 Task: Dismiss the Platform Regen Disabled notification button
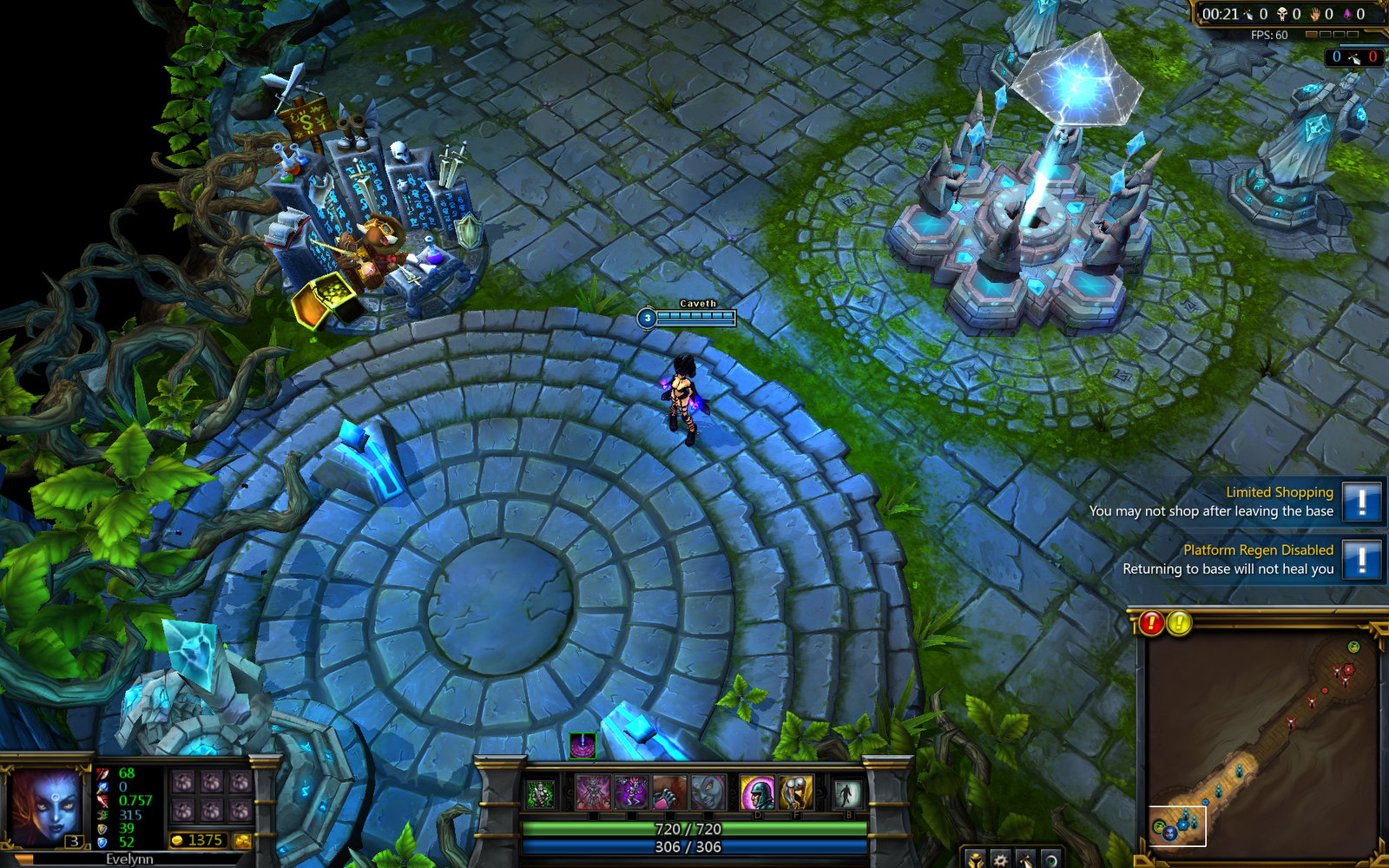coord(1363,561)
